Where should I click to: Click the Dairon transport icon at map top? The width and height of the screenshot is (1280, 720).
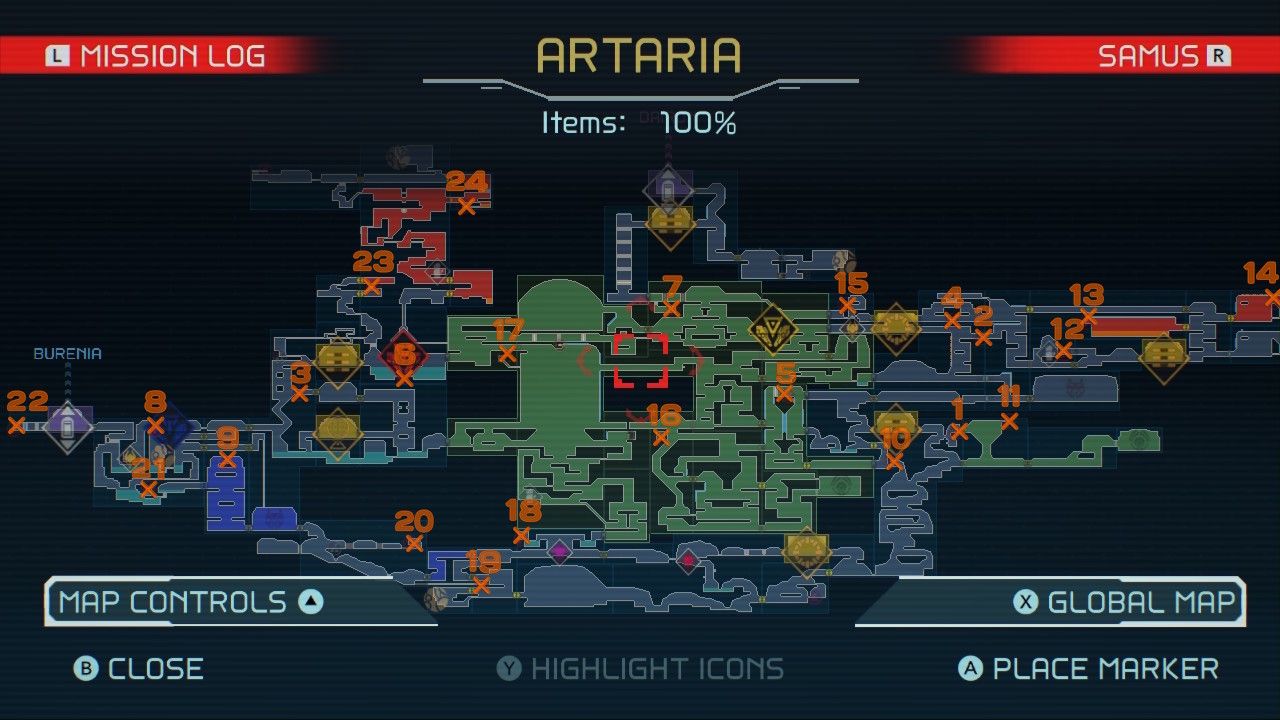pos(667,190)
